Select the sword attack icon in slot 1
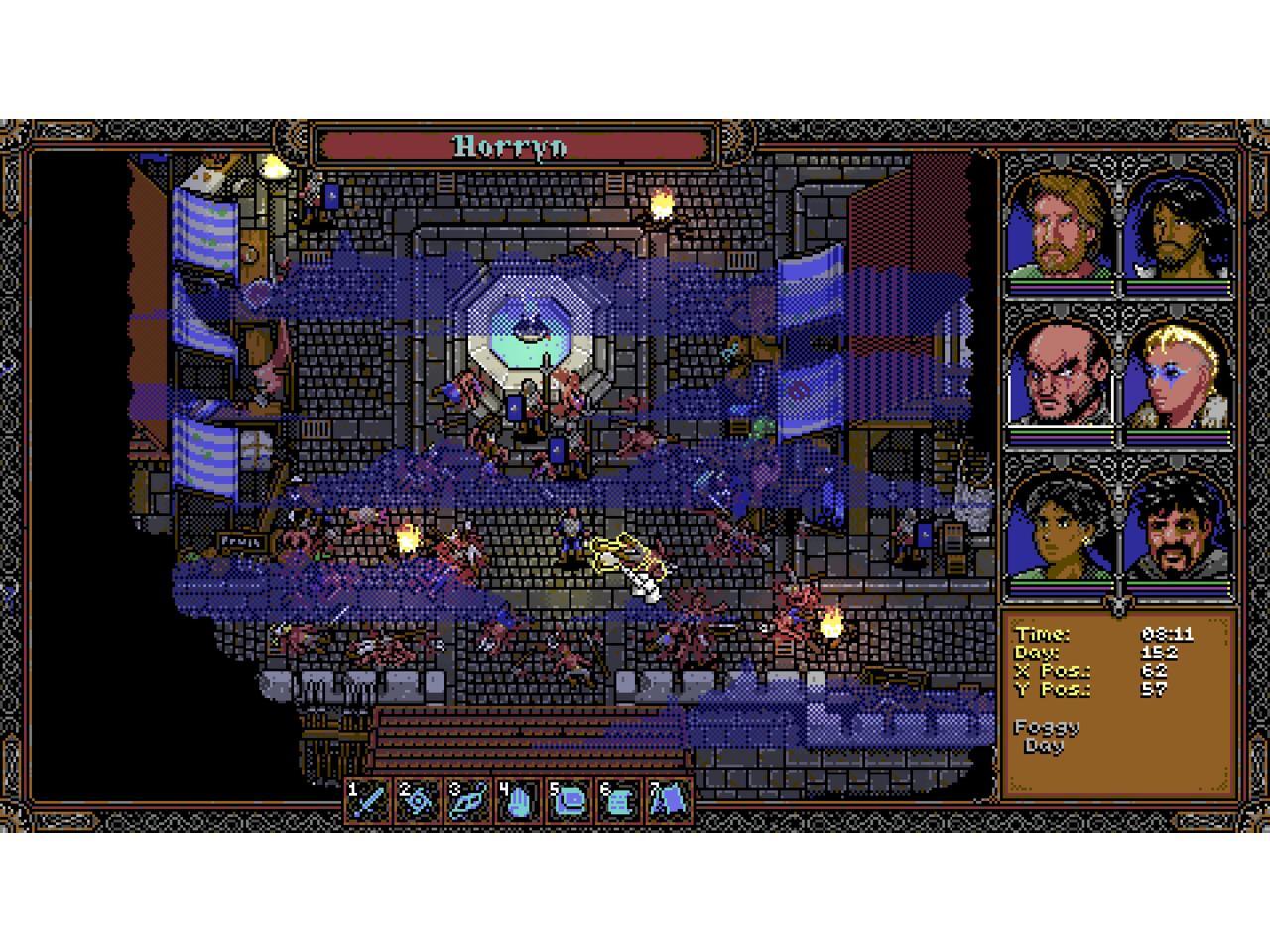This screenshot has width=1270, height=952. 369,799
